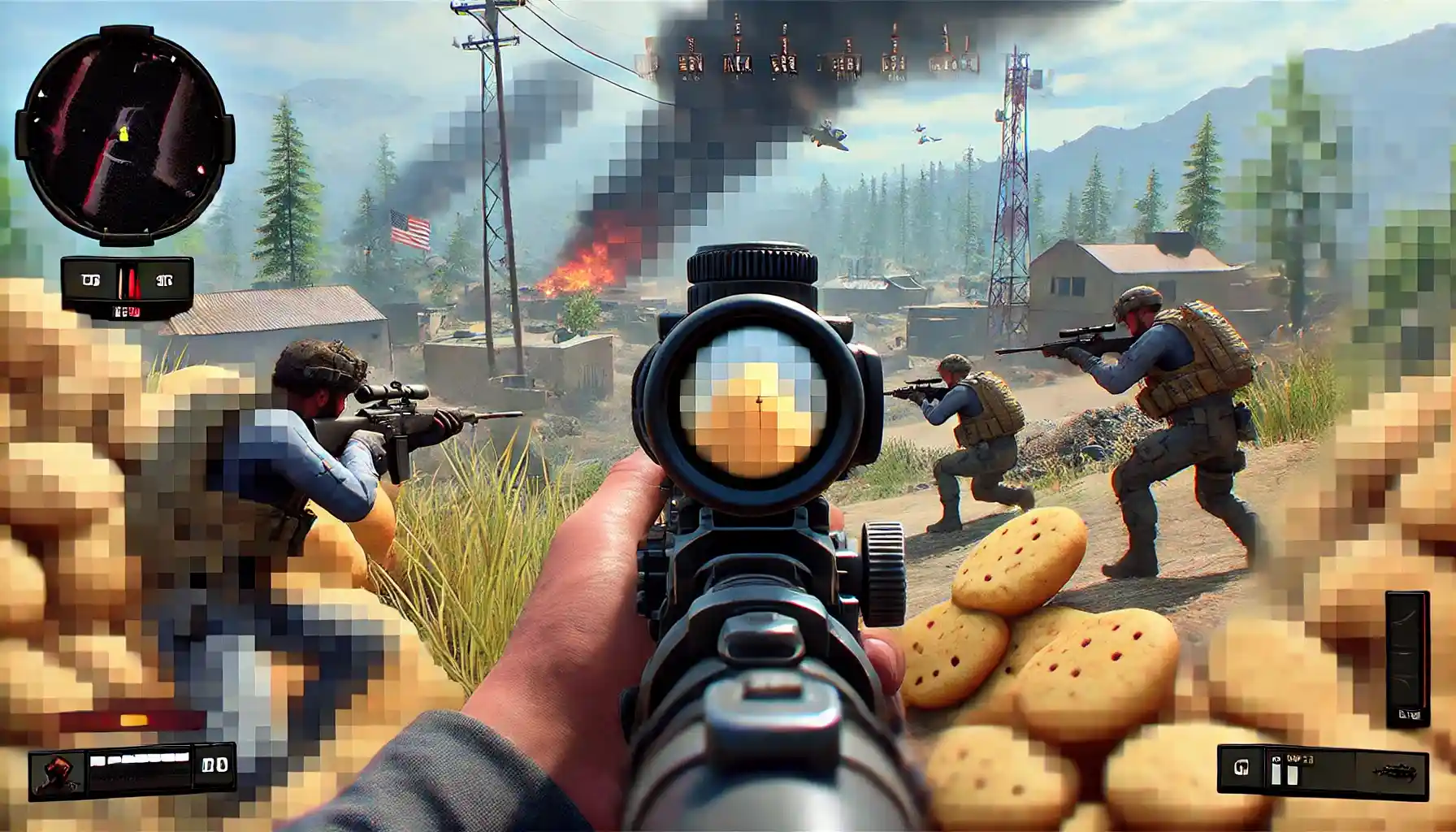Click the lethal grenade icon in the bottom-left ammo panel
This screenshot has width=1456, height=832.
tap(57, 772)
